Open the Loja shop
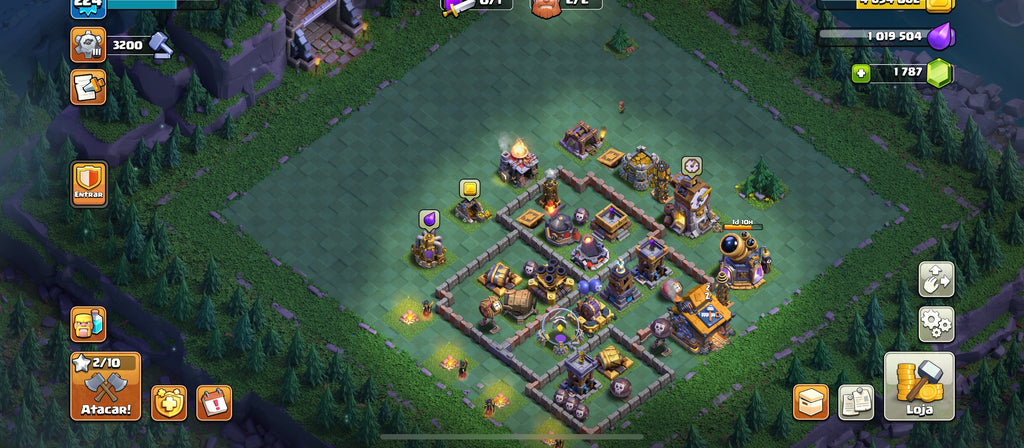Viewport: 1024px width, 448px height. (x=919, y=386)
